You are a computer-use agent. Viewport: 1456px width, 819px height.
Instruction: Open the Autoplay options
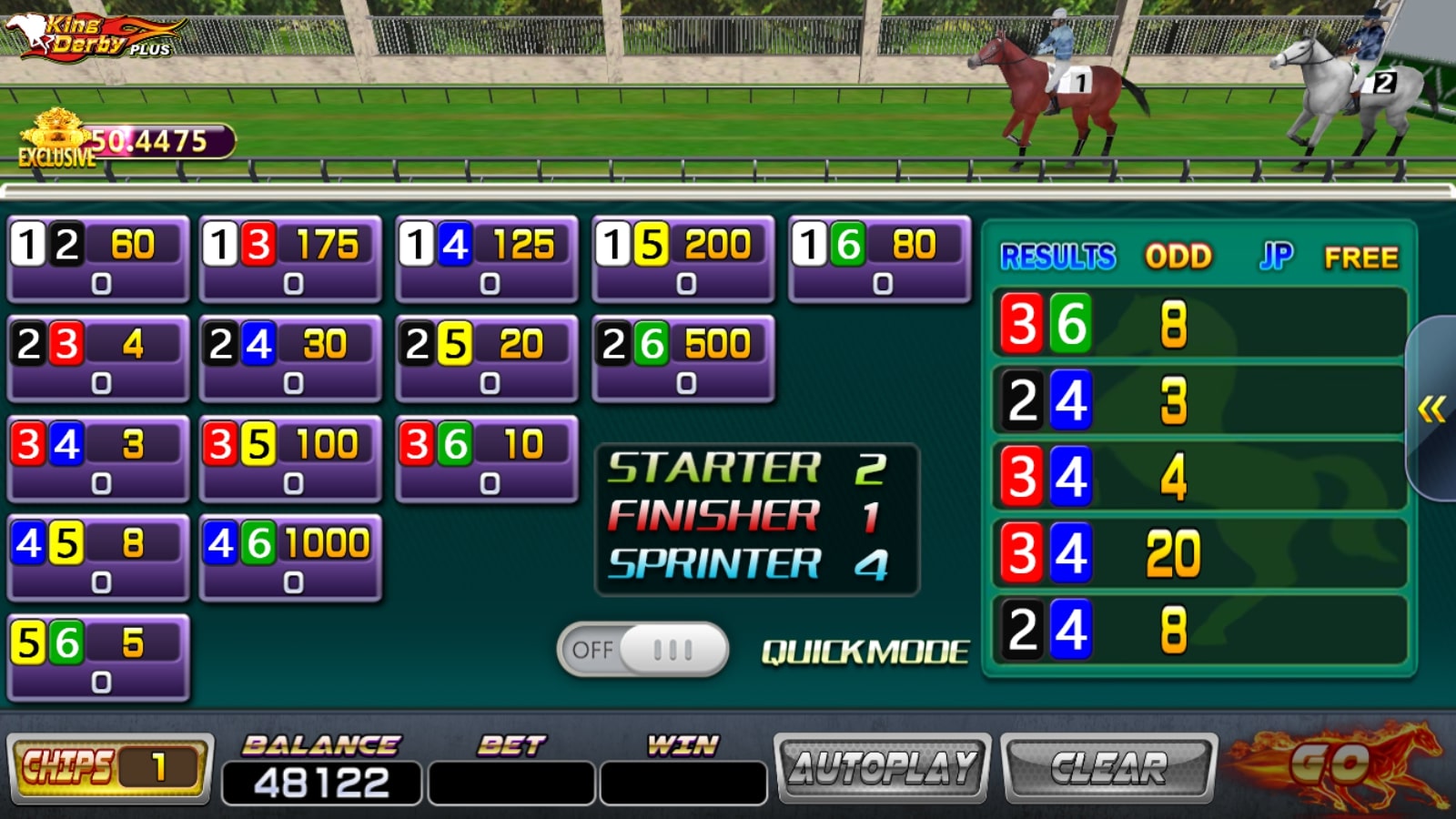click(882, 768)
